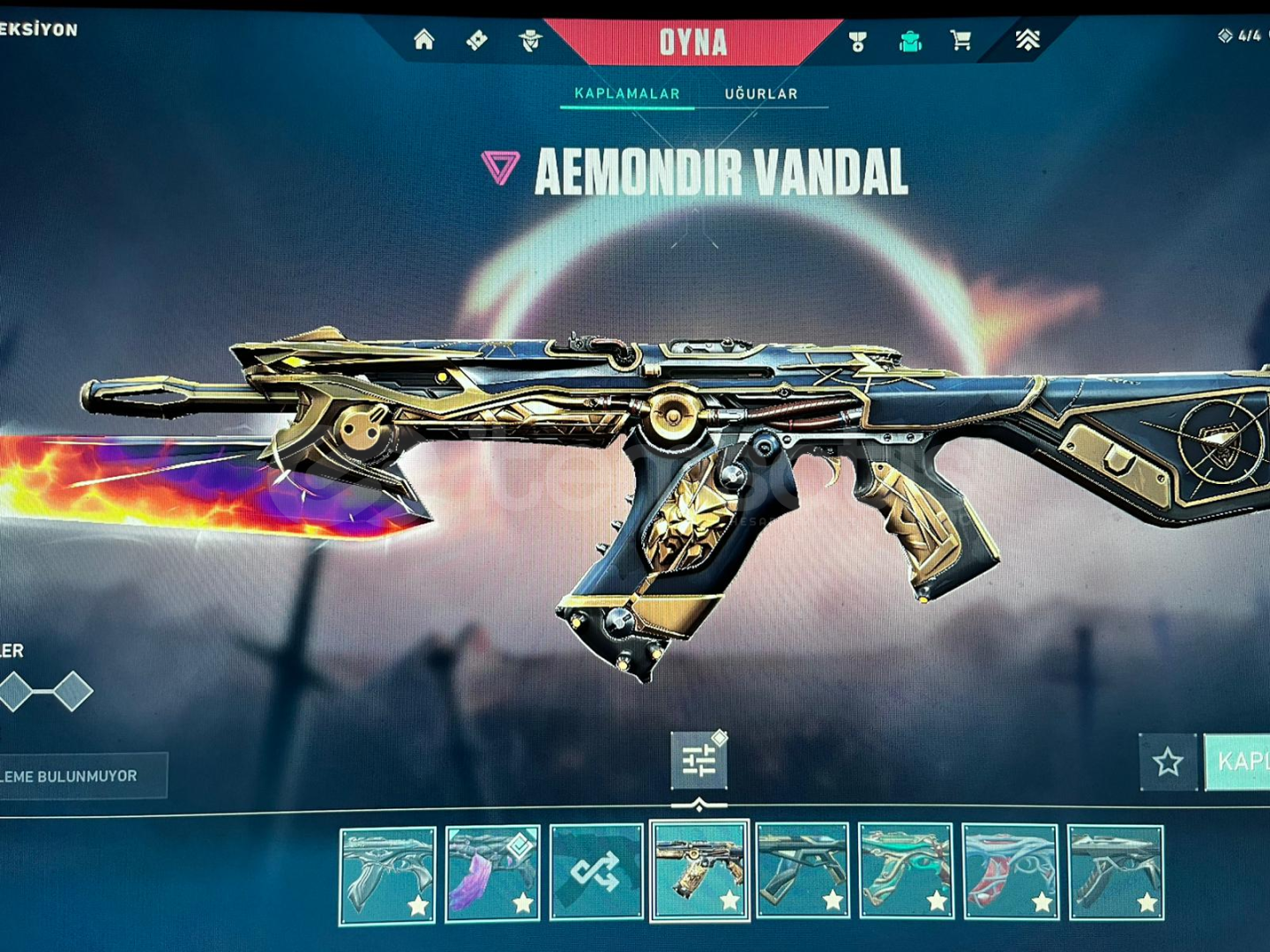
Task: Go to the home screen icon
Action: pyautogui.click(x=424, y=40)
